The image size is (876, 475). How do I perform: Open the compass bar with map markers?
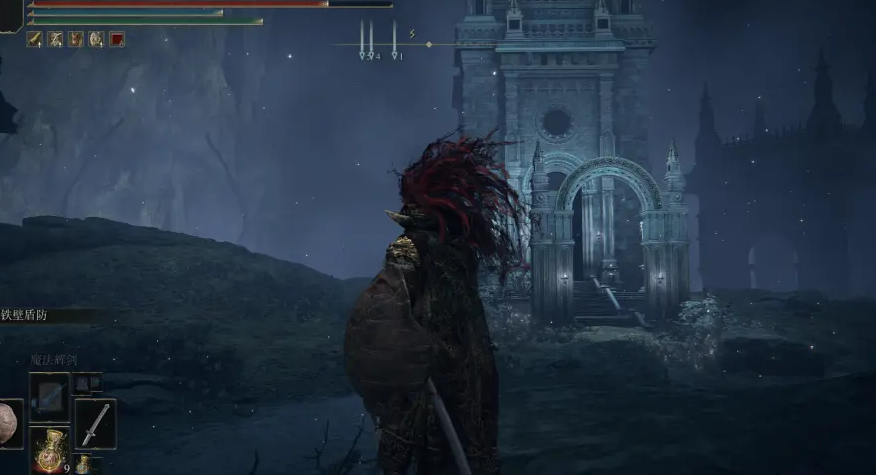(395, 44)
